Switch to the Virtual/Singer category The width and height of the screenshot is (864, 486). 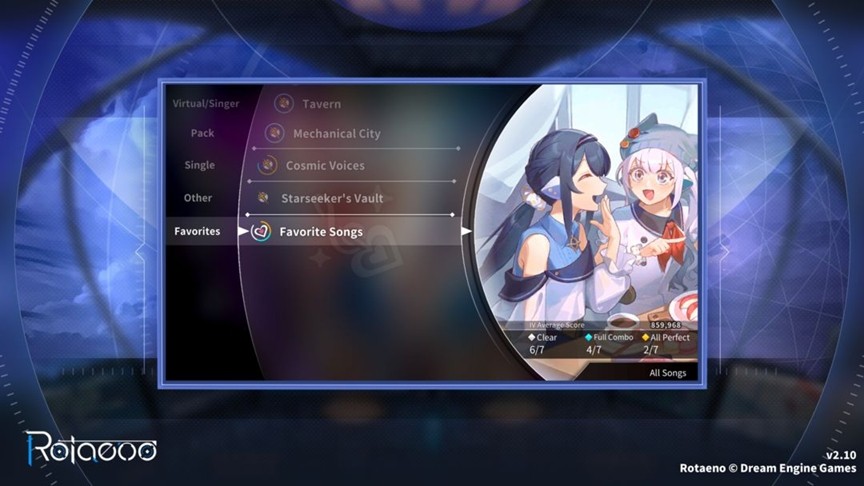tap(200, 103)
